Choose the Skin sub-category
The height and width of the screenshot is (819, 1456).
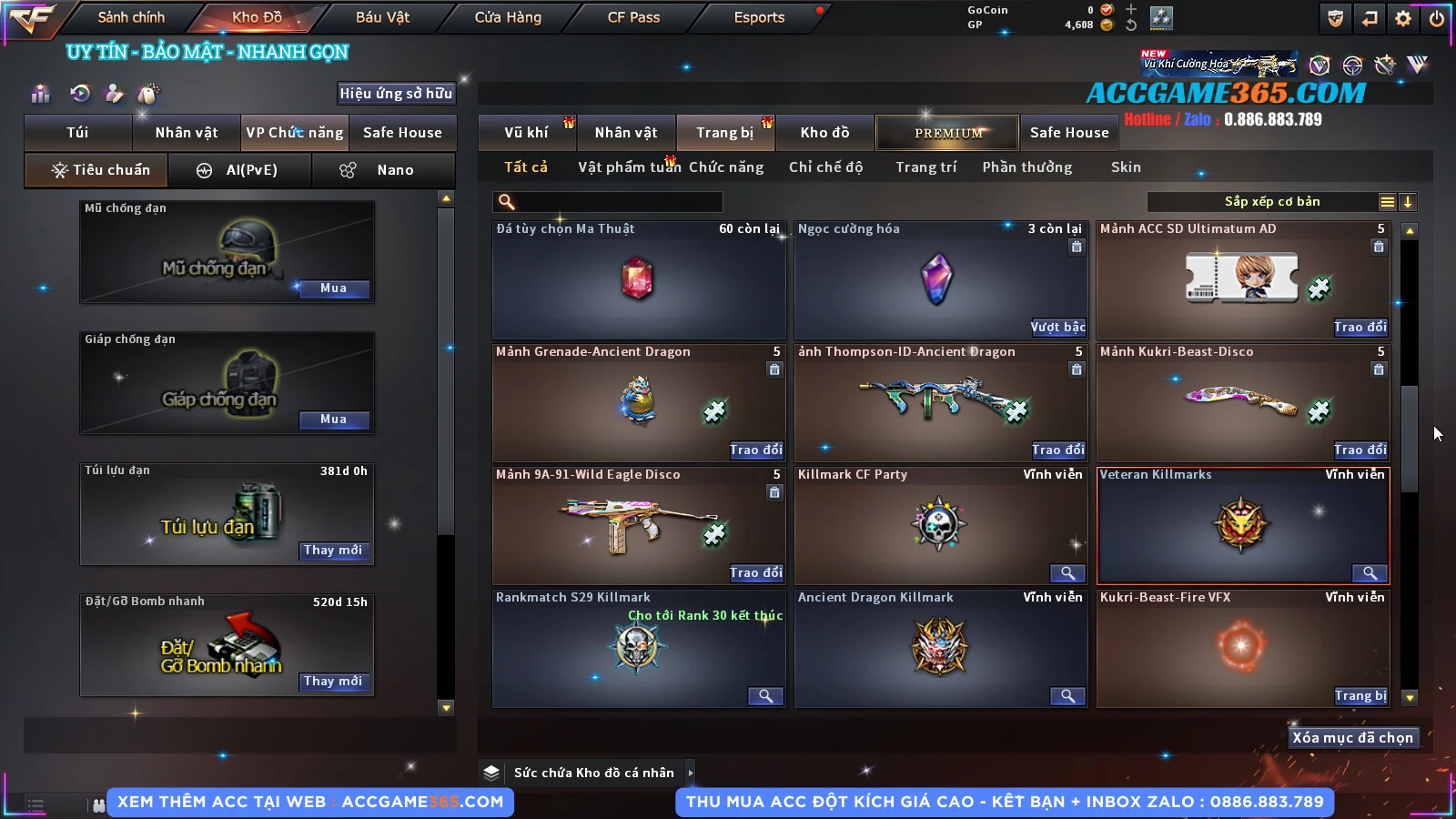coord(1126,167)
